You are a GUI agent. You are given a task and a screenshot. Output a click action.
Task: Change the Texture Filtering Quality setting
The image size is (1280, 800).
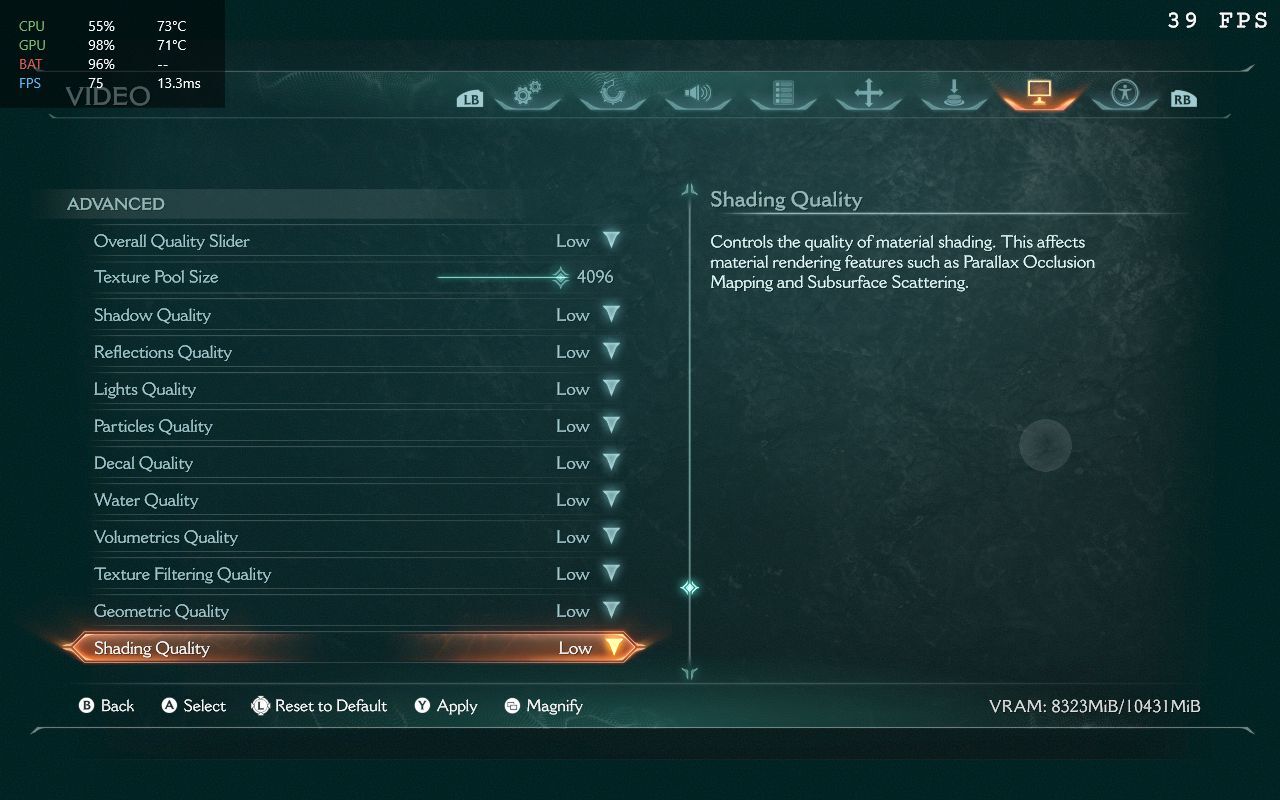coord(611,574)
